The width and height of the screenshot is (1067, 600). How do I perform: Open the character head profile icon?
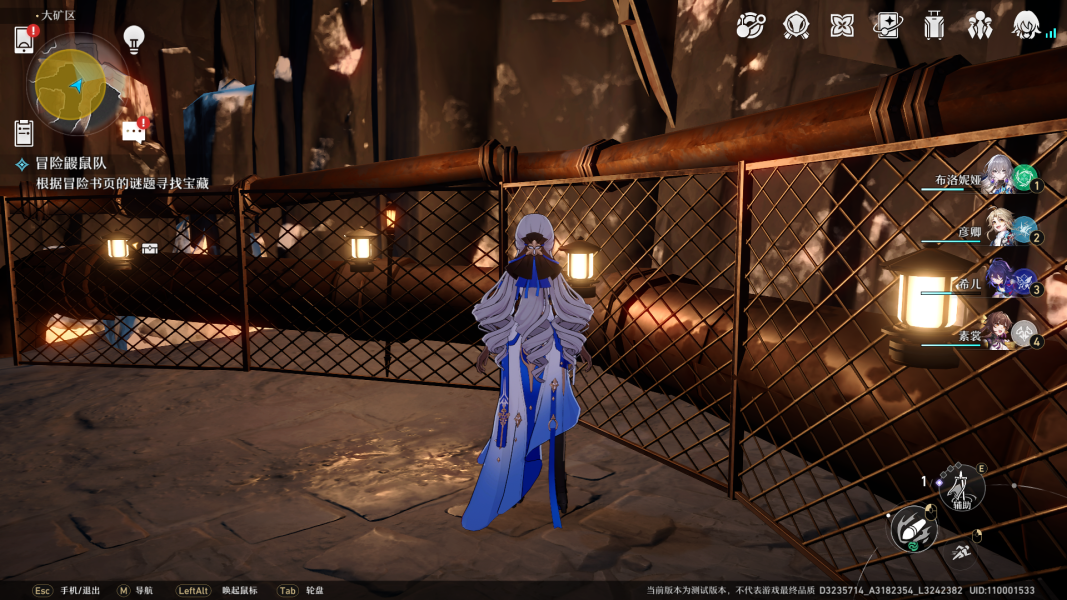click(1026, 26)
